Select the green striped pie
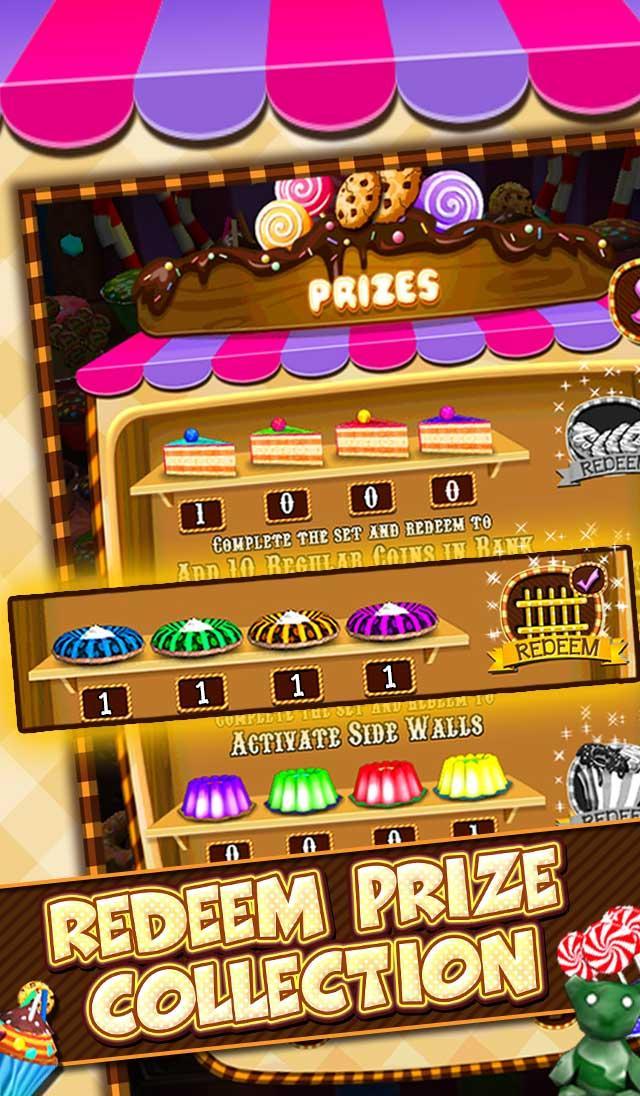640x1096 pixels. (196, 635)
